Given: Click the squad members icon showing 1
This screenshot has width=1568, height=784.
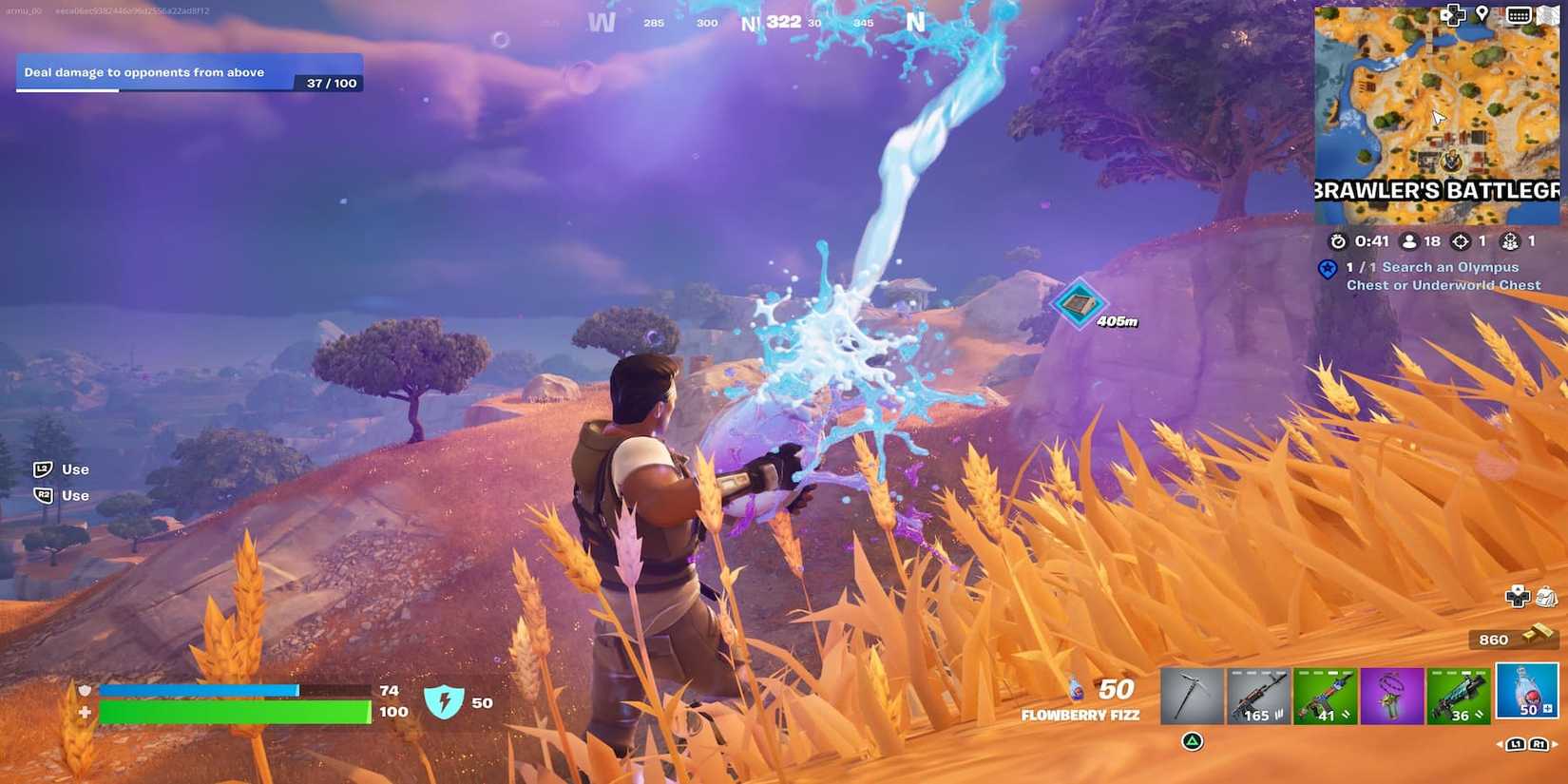Looking at the screenshot, I should tap(1512, 241).
